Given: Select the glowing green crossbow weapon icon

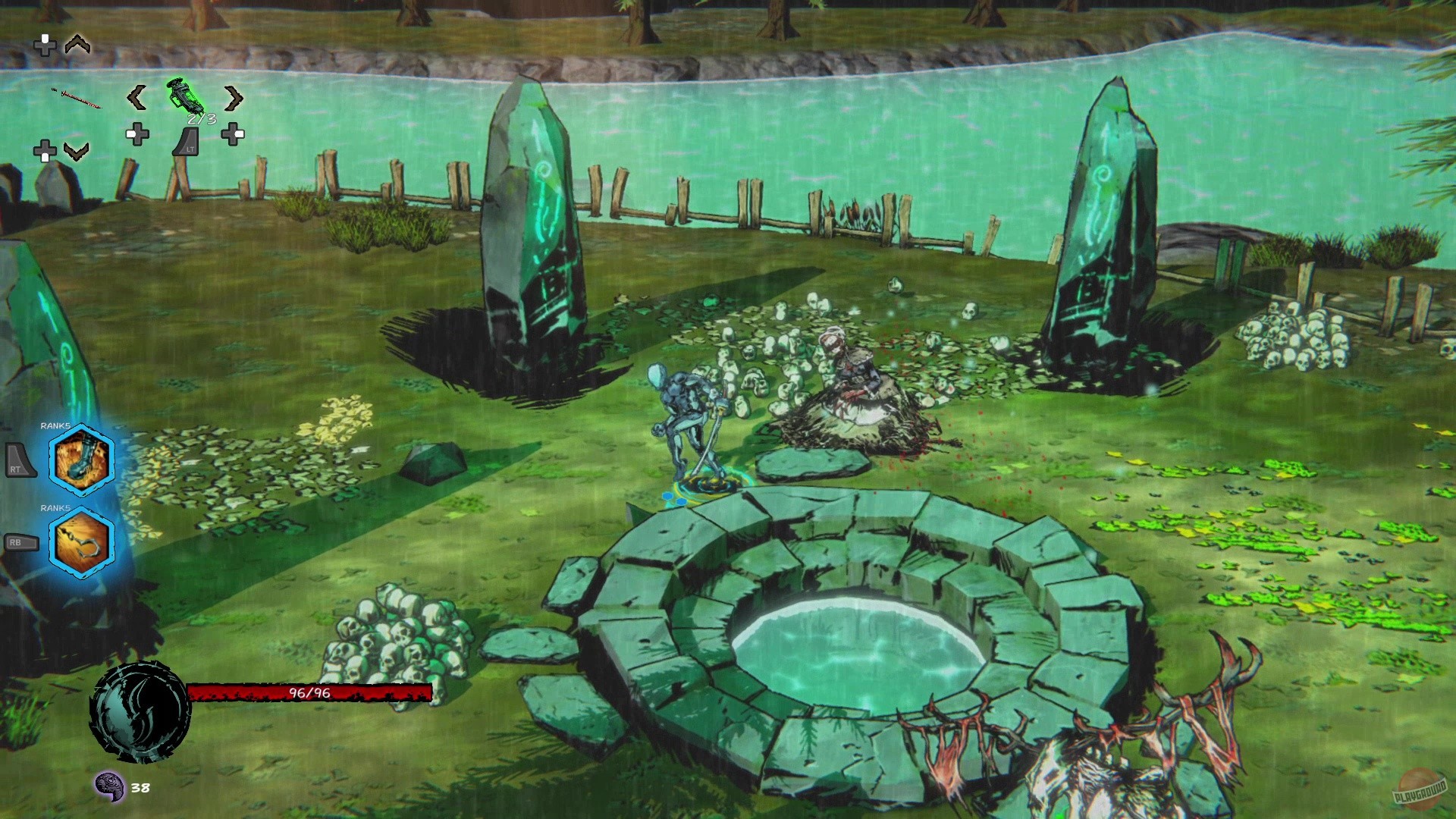Looking at the screenshot, I should [184, 96].
